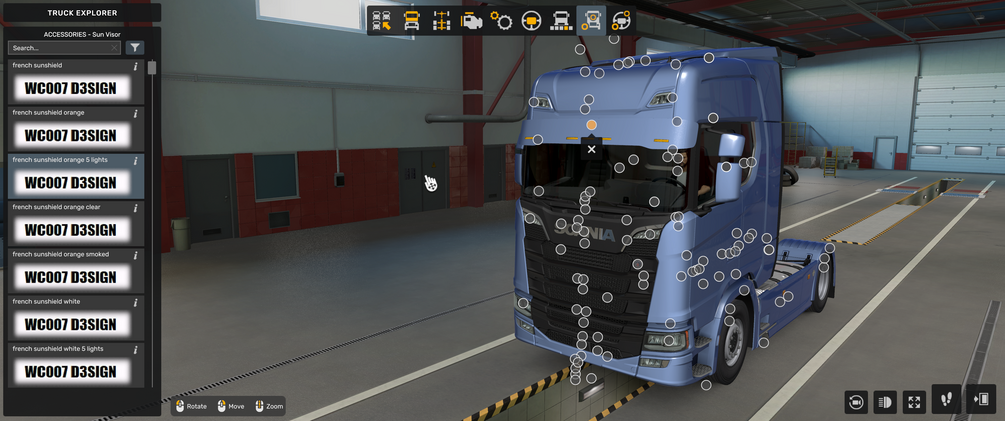
Task: Open the truck selection toolbar icon
Action: [381, 21]
